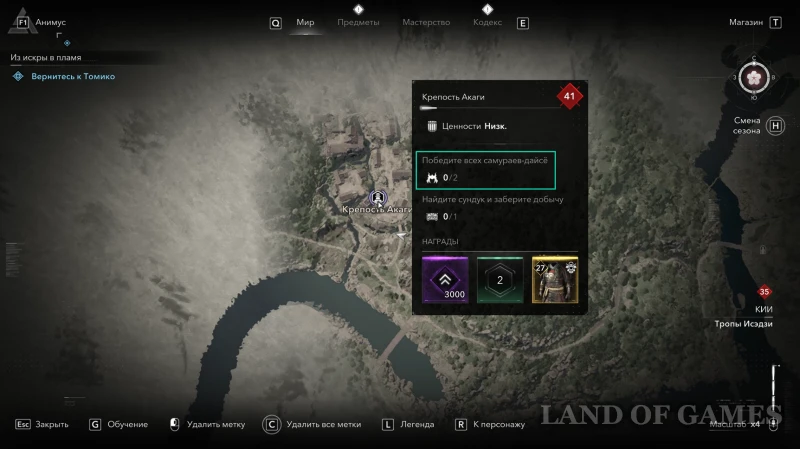
Task: Open the Обучение tutorial
Action: coord(128,424)
